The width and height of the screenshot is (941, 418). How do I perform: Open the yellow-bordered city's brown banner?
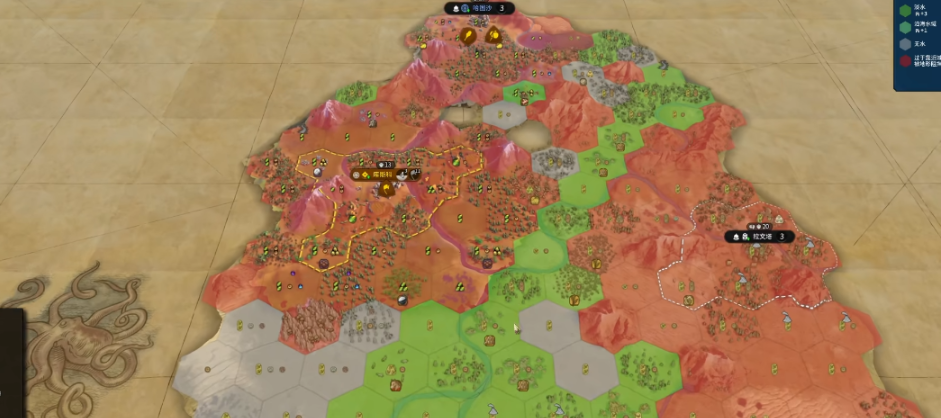coord(382,174)
